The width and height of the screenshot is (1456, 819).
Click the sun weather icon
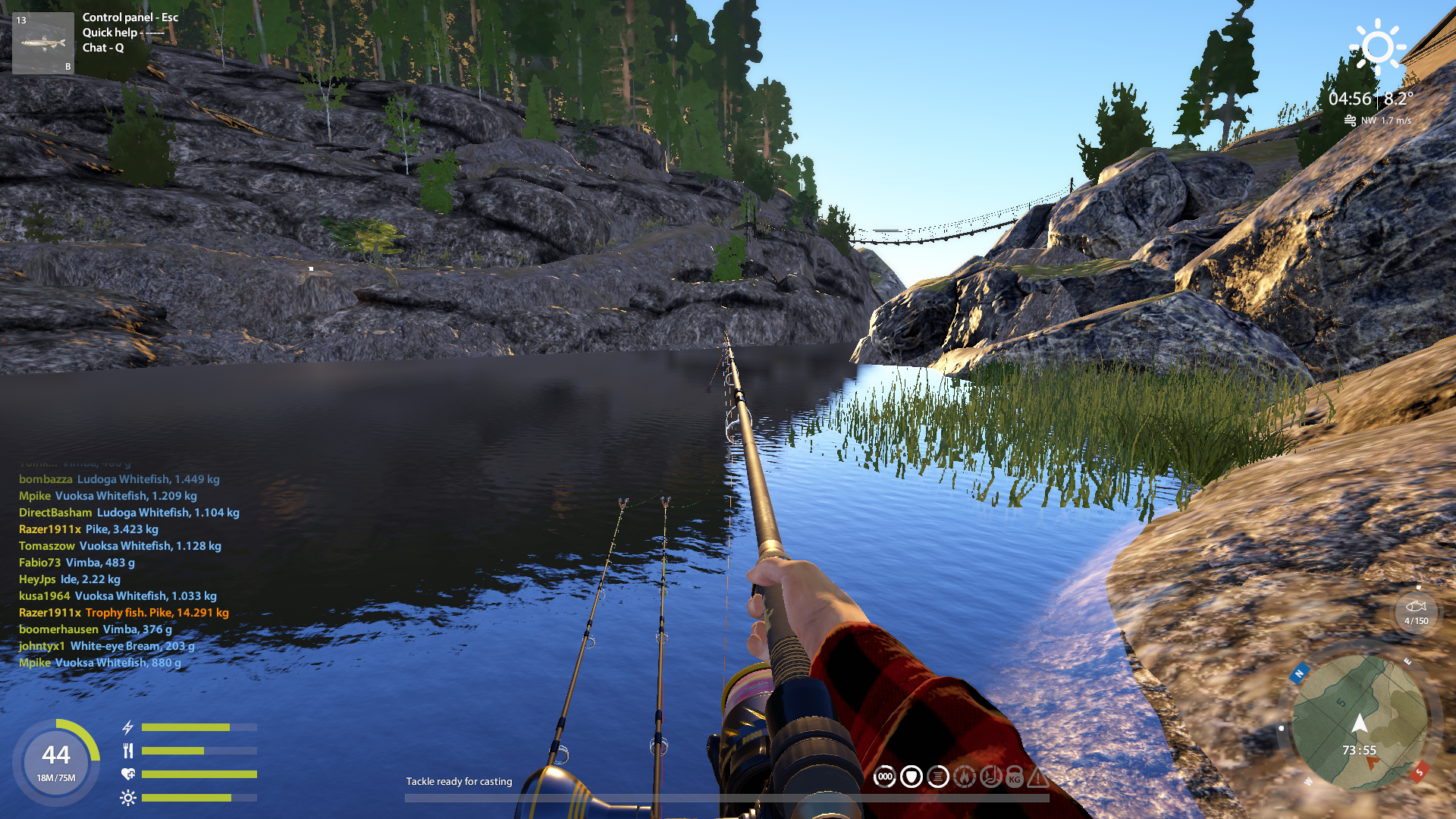point(1377,47)
